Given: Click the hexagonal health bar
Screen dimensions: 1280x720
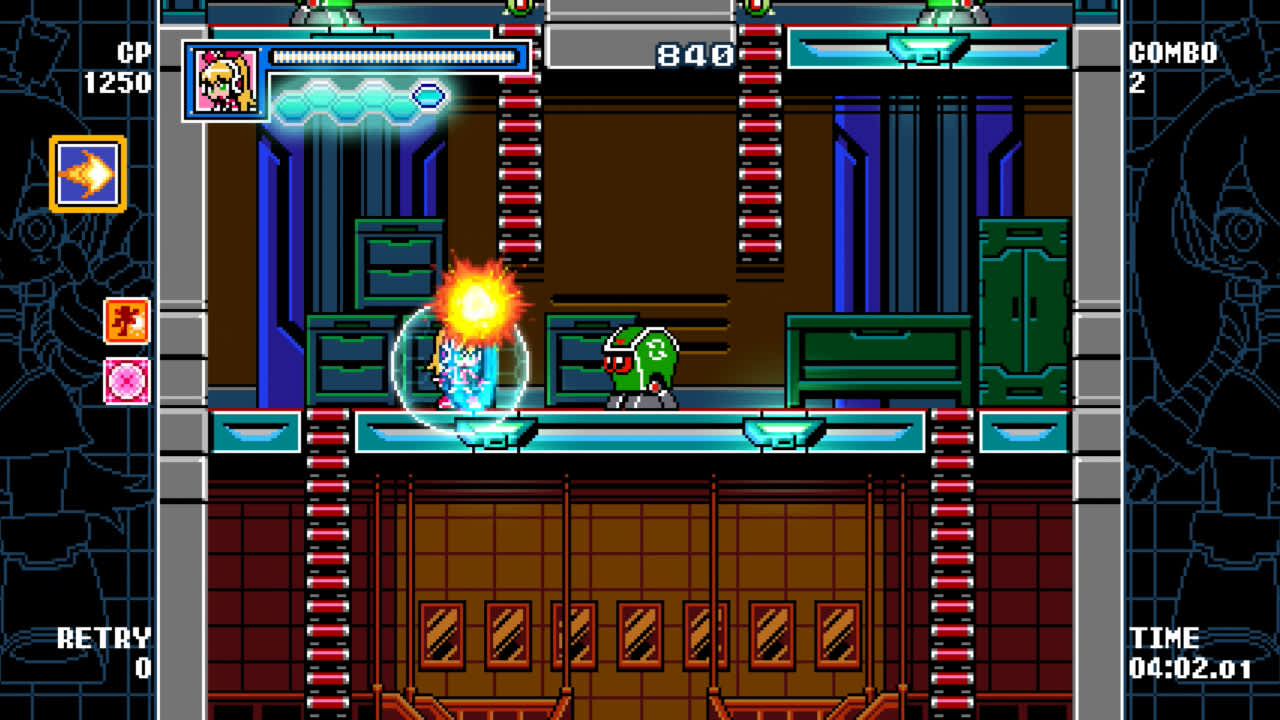Looking at the screenshot, I should pyautogui.click(x=360, y=100).
